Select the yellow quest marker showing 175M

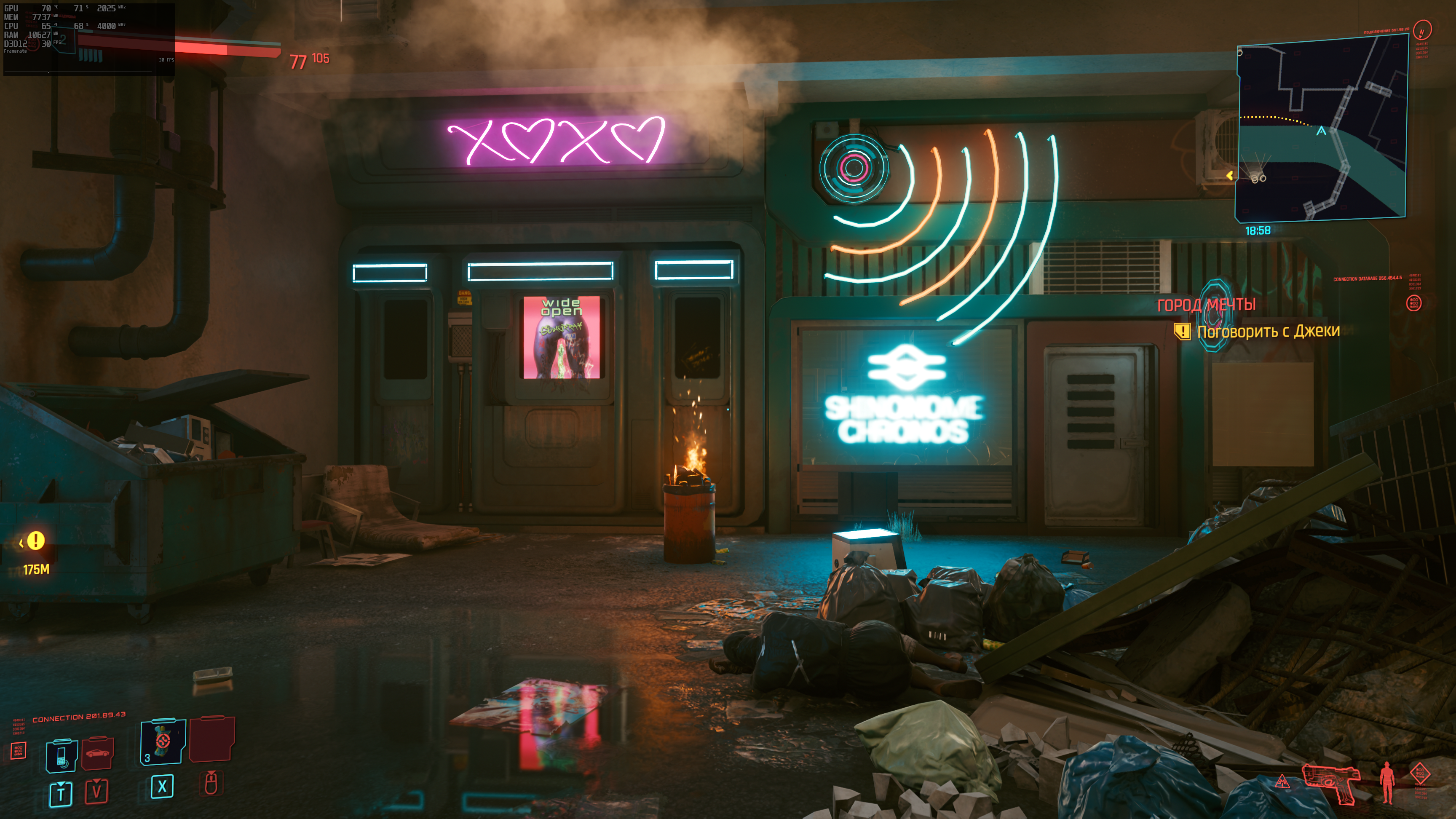(x=36, y=541)
